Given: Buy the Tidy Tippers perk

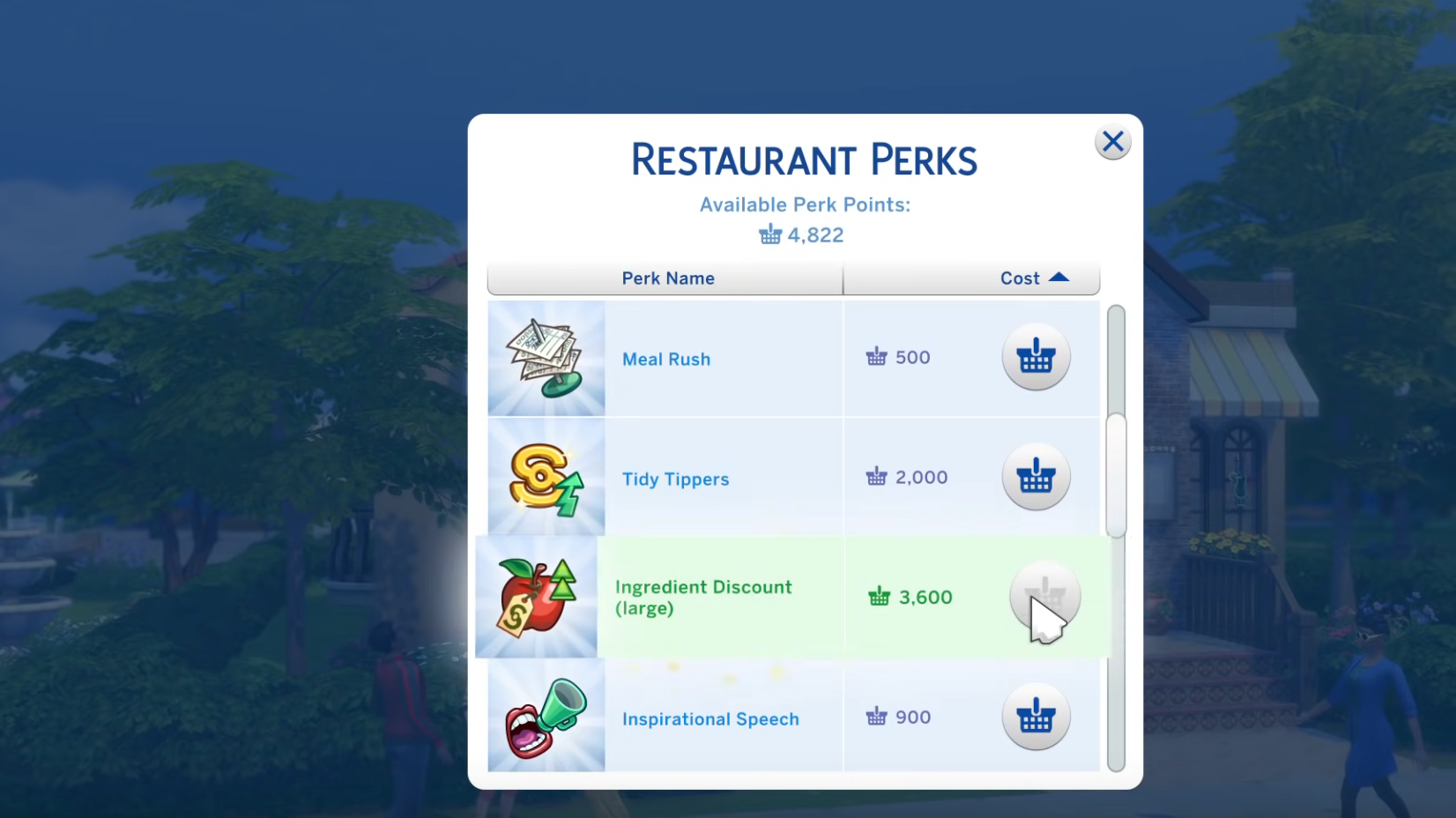Looking at the screenshot, I should 1036,477.
